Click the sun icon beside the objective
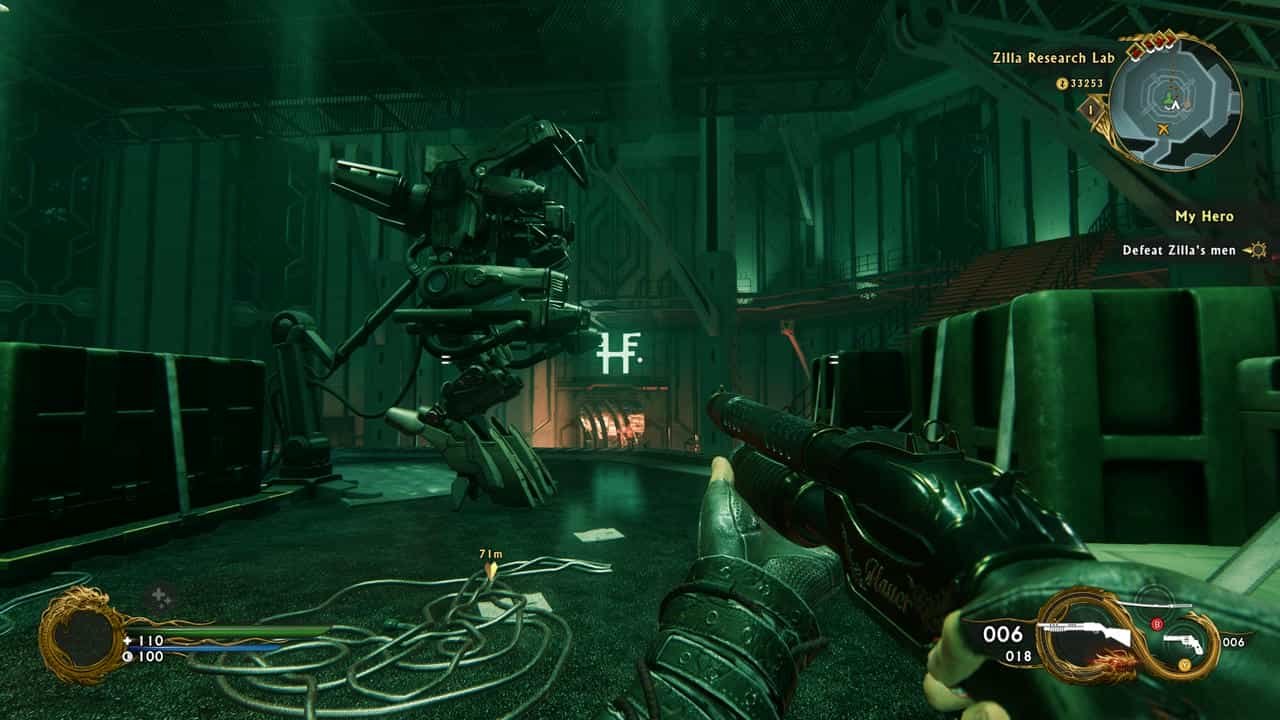1280x720 pixels. 1257,250
